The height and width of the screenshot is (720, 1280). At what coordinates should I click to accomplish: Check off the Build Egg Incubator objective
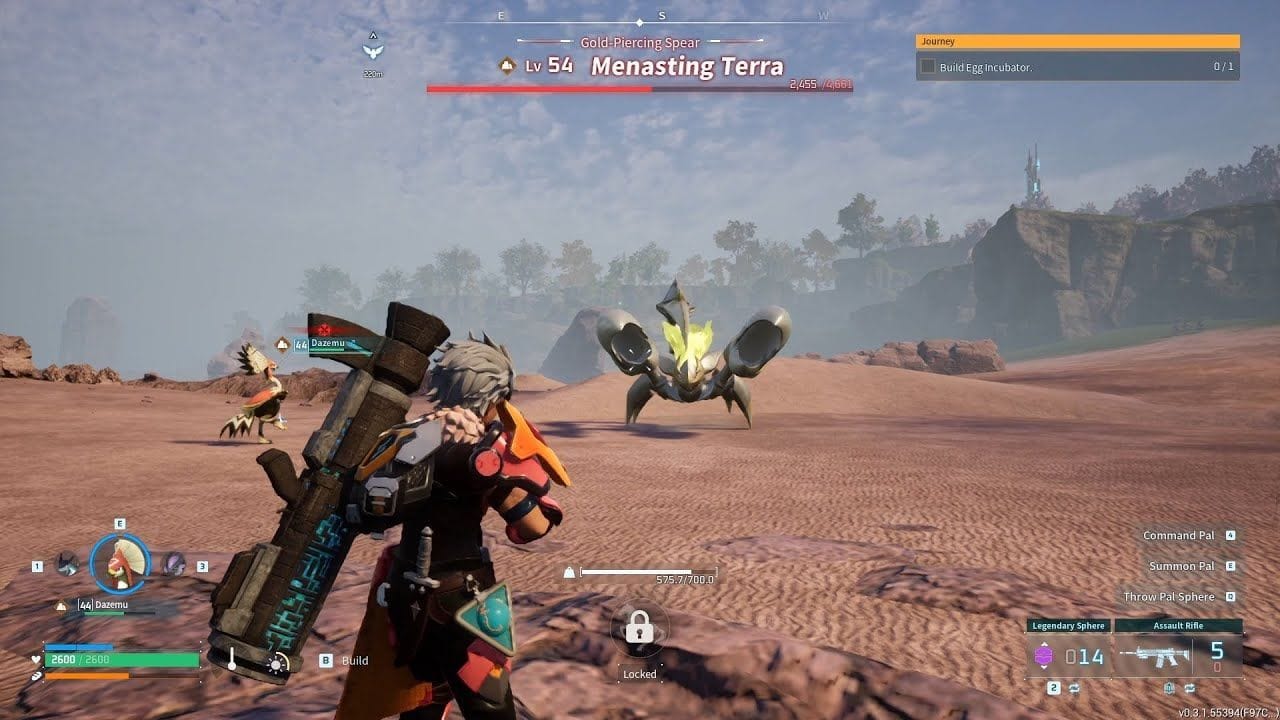[926, 67]
